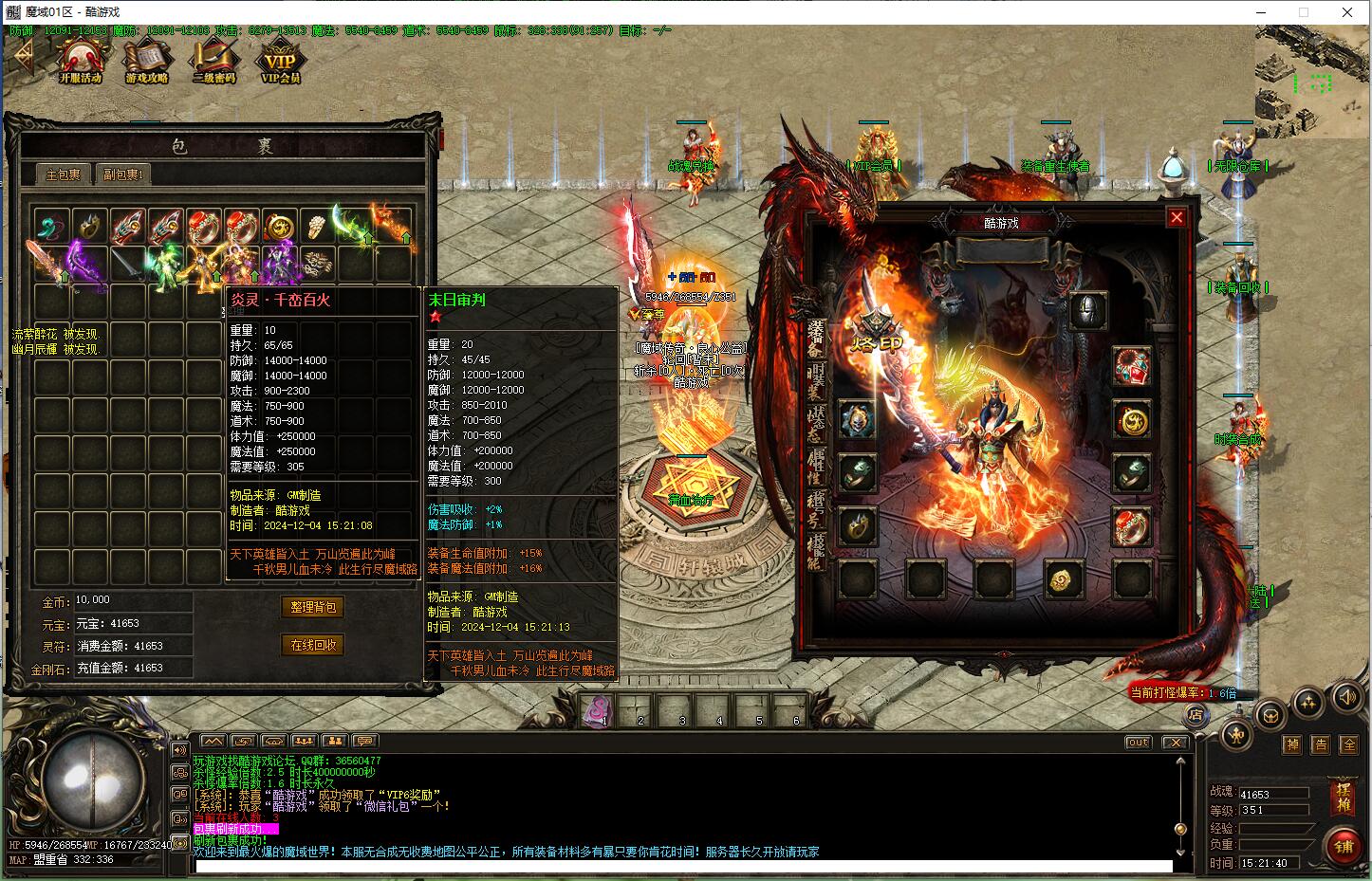Maximize the game window

pos(1304,12)
